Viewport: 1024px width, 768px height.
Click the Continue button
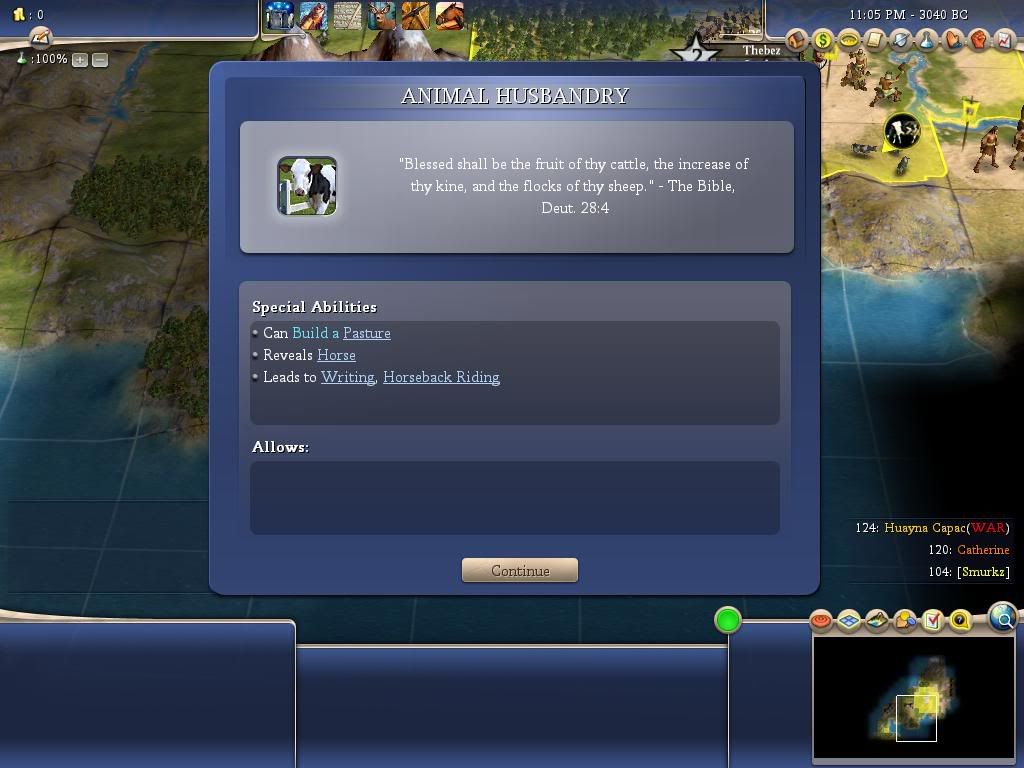(x=520, y=570)
